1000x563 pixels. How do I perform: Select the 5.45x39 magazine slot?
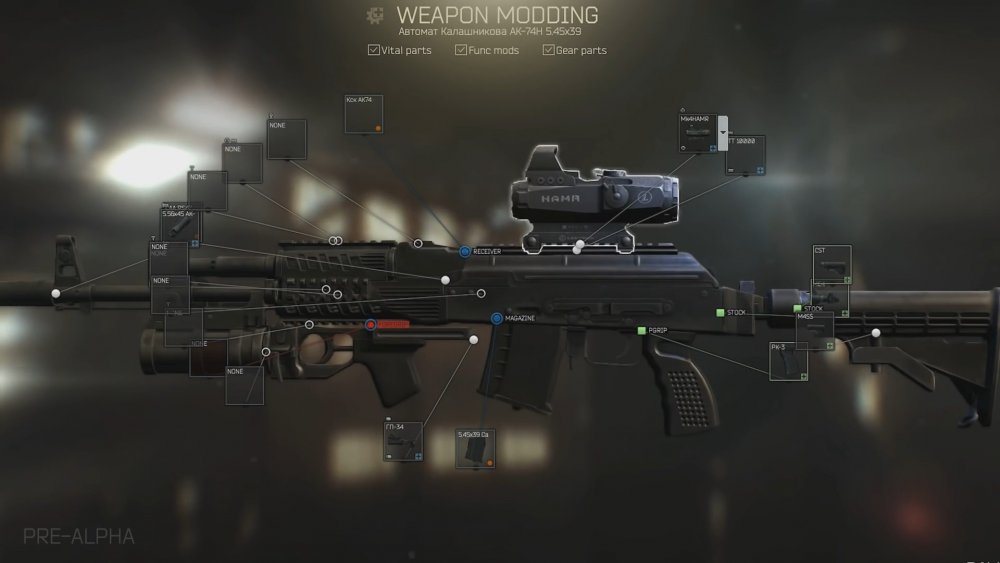474,449
